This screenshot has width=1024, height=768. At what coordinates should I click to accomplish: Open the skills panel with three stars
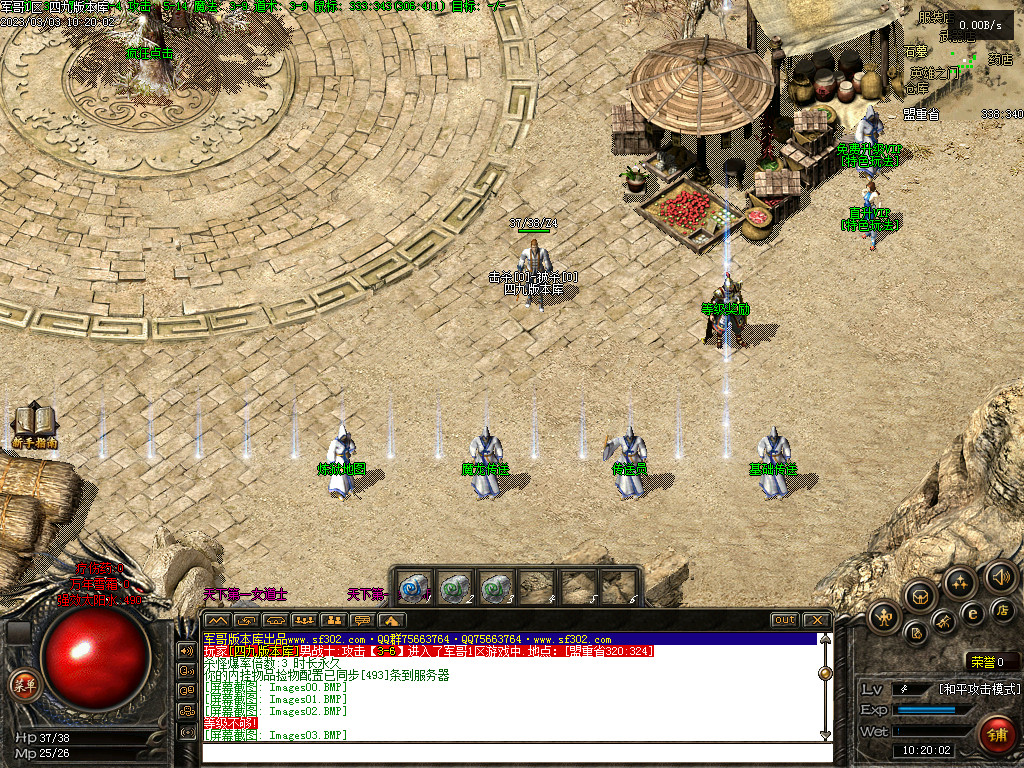[x=959, y=582]
